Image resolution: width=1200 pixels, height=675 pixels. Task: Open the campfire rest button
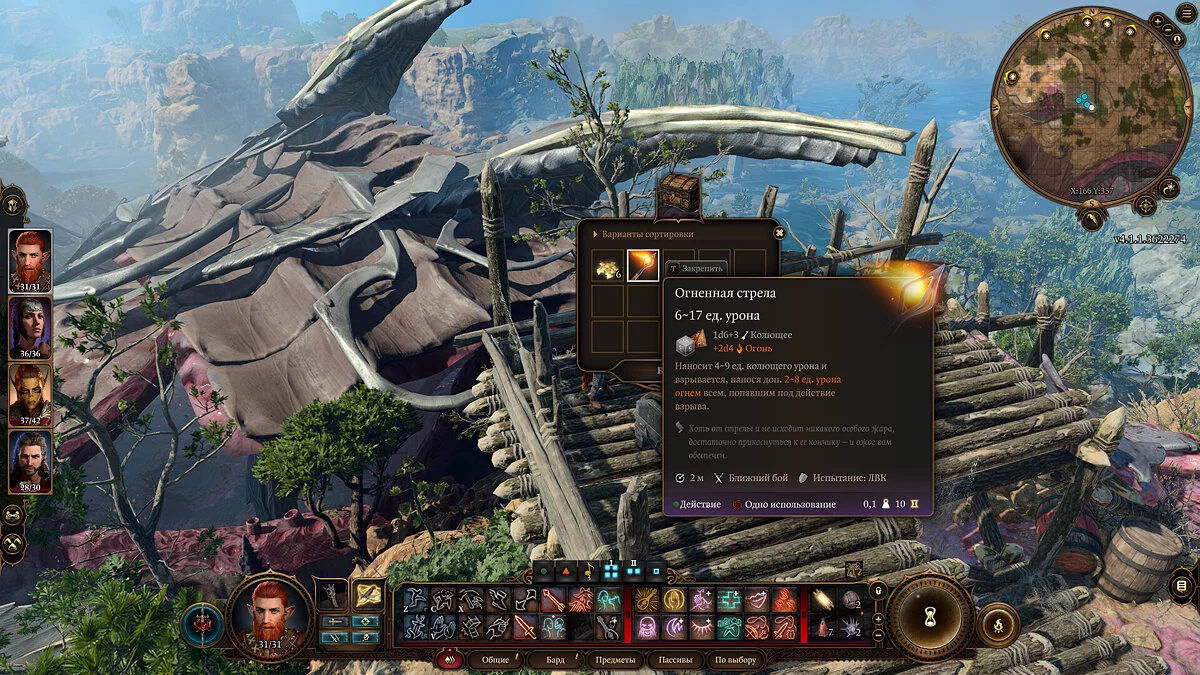pyautogui.click(x=999, y=625)
